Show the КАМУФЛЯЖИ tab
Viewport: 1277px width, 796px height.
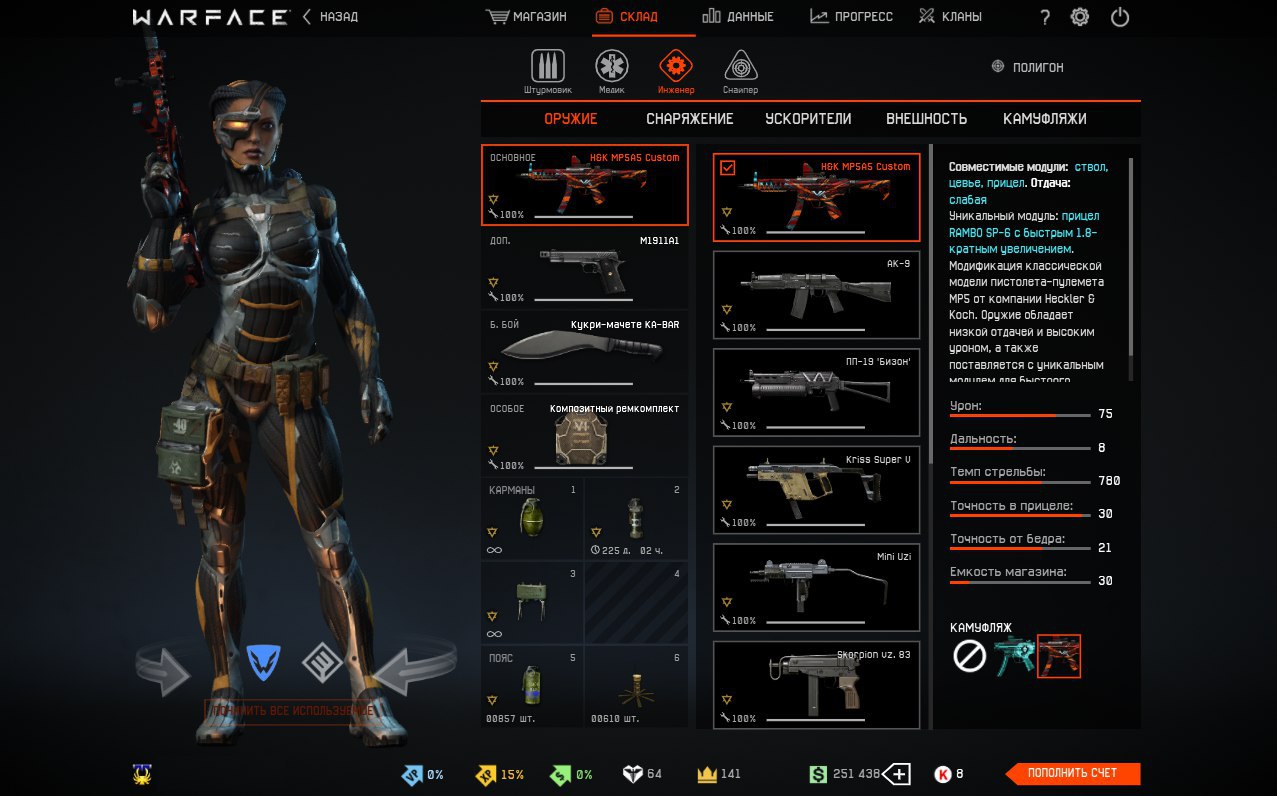[x=1044, y=119]
